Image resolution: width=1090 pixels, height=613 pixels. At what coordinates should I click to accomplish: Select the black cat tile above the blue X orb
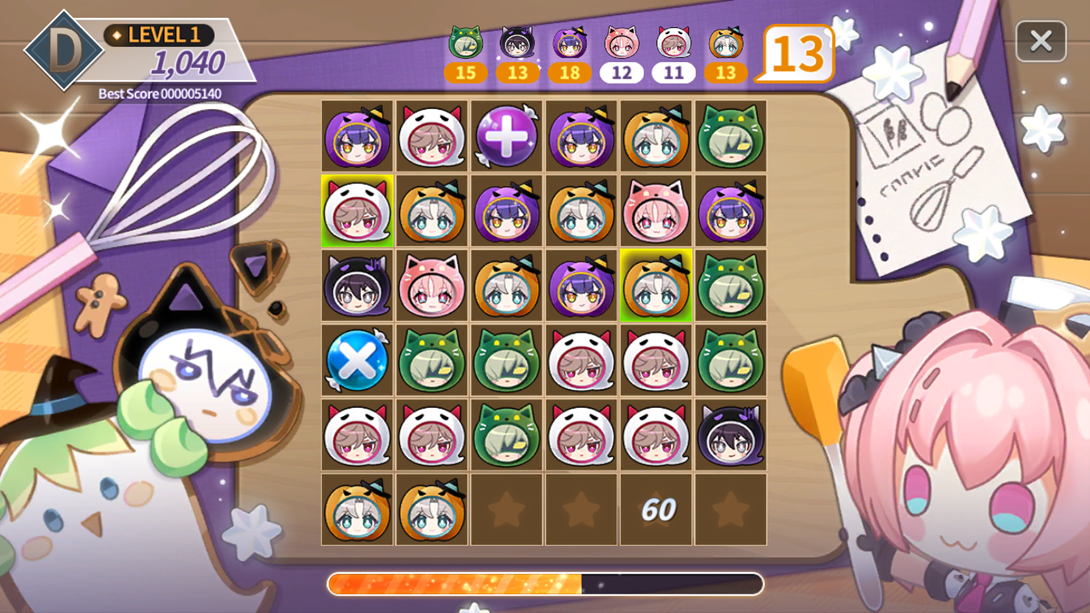point(357,286)
